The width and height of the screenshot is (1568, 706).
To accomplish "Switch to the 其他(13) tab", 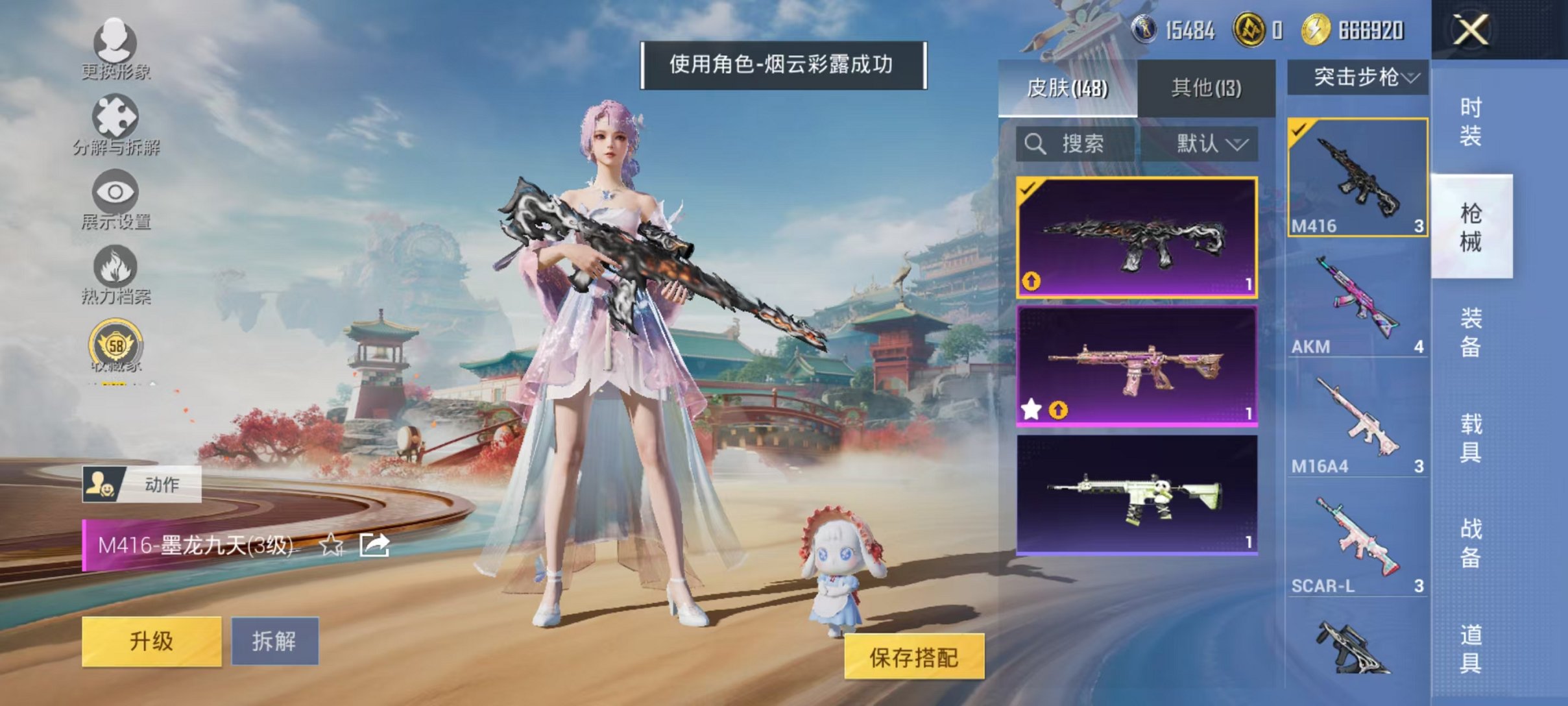I will 1205,88.
